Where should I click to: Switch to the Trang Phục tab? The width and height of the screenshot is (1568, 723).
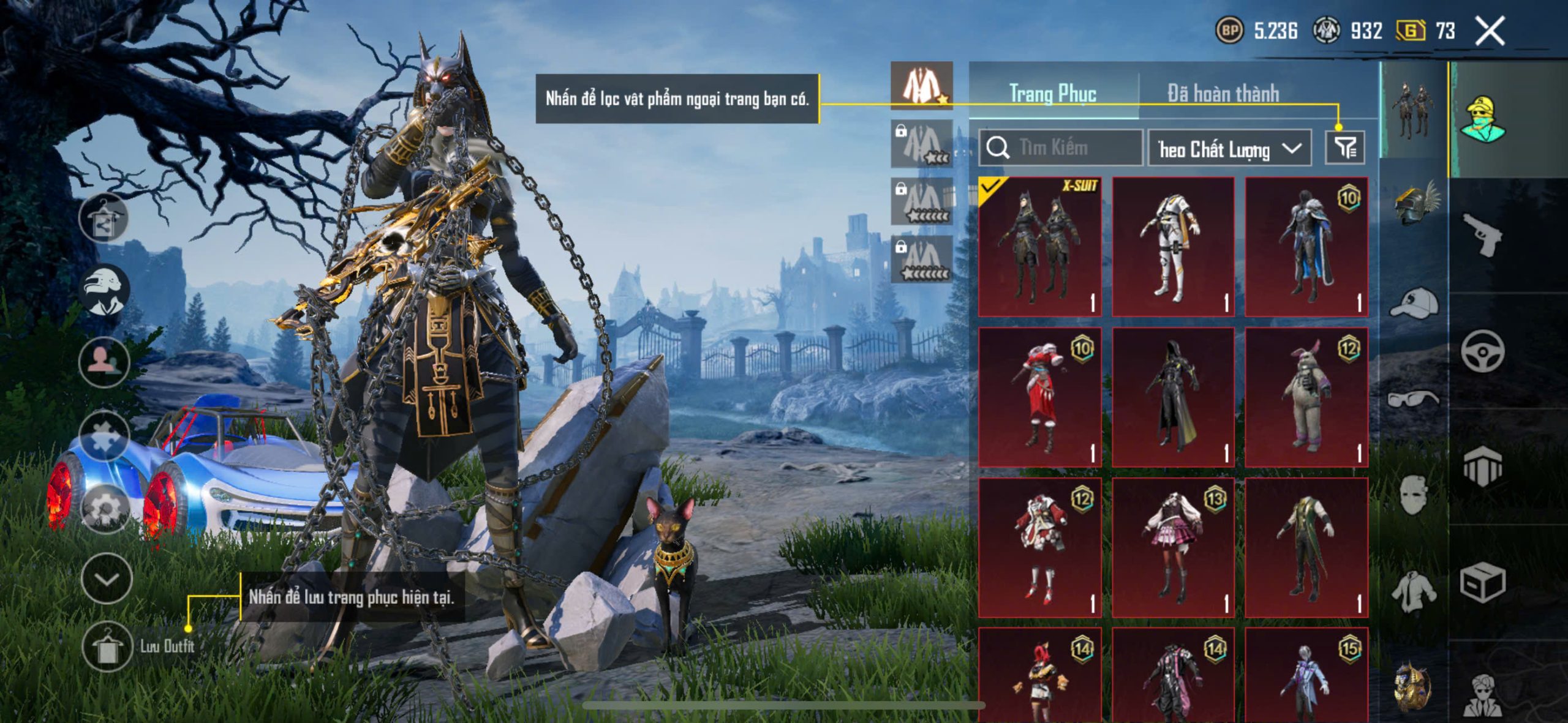1052,94
